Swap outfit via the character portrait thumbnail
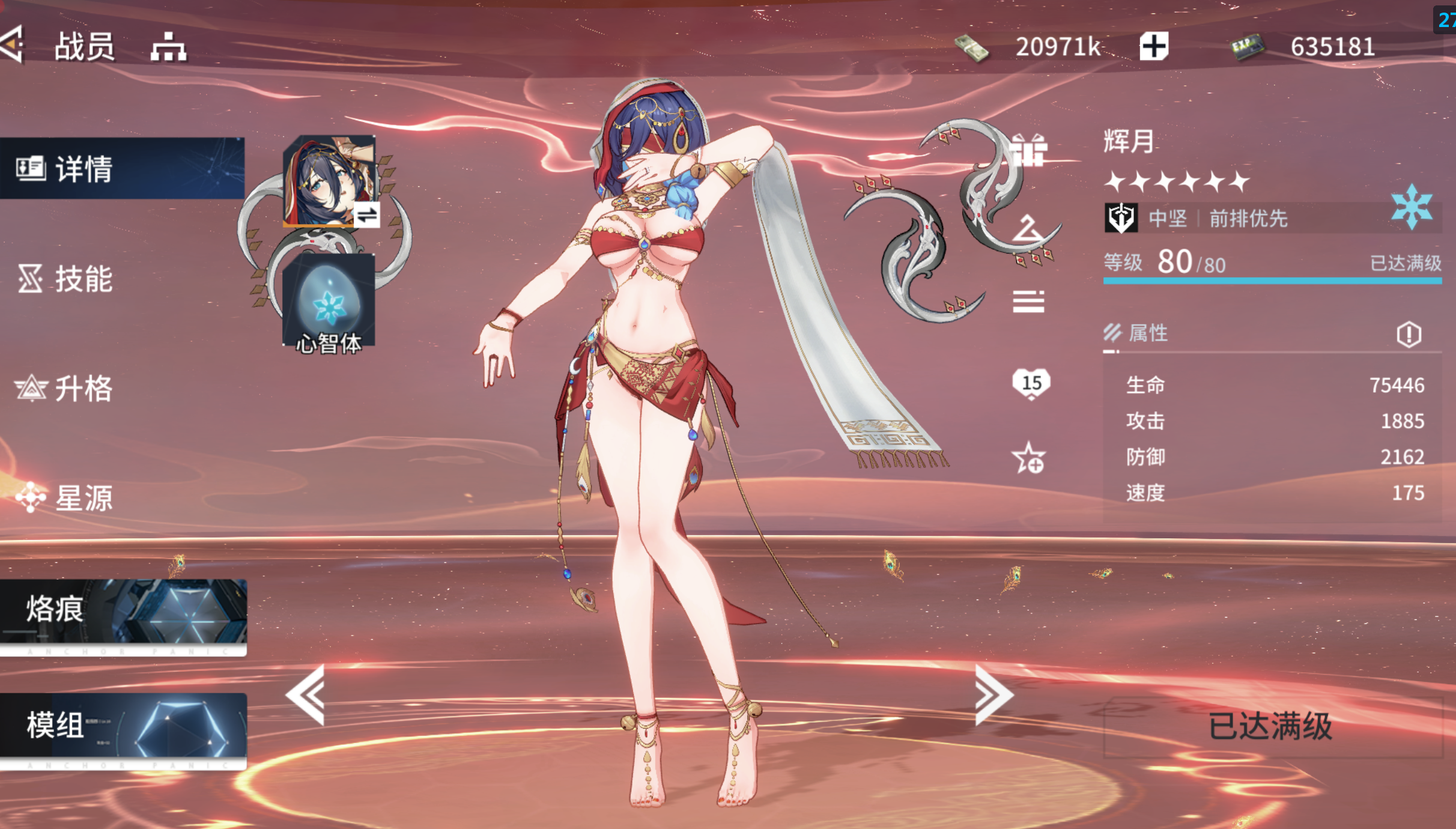Screen dimensions: 1456x829 [x=329, y=180]
